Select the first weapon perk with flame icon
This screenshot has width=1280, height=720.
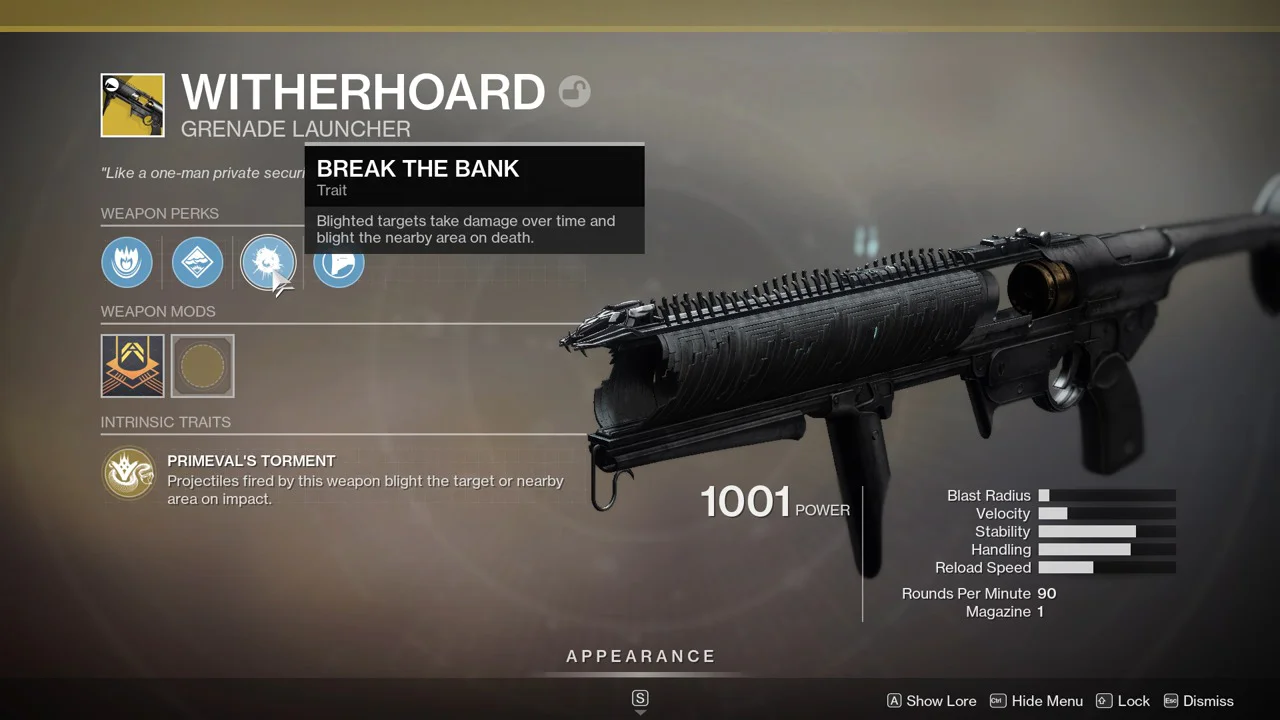coord(127,263)
